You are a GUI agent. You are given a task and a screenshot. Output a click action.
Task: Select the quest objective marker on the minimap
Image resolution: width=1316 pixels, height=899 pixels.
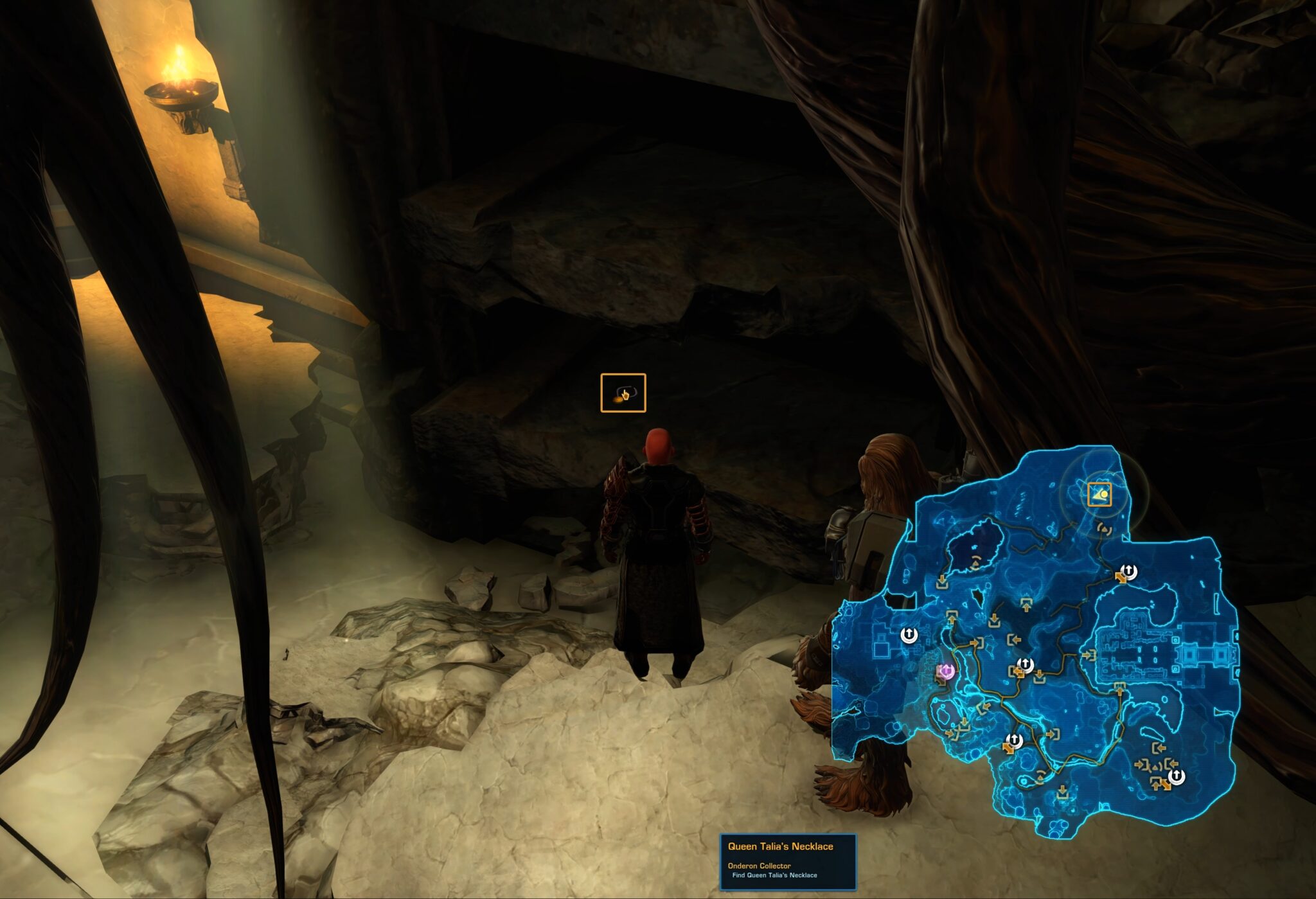(x=1099, y=494)
